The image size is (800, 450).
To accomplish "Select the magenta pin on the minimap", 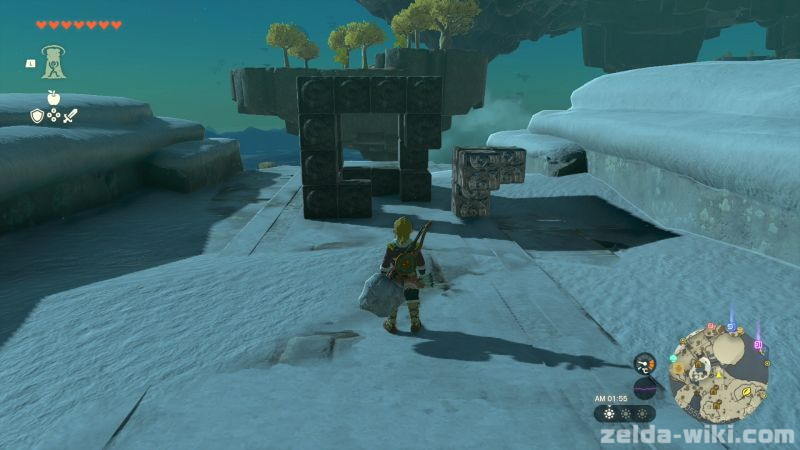I will click(x=758, y=345).
